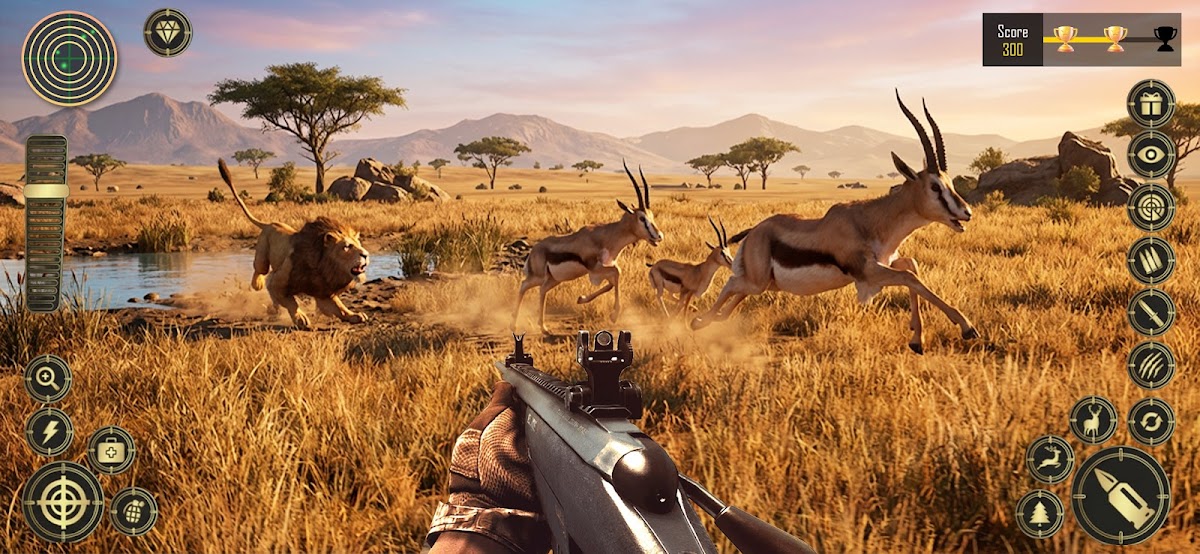Tap the pine tree icon
The width and height of the screenshot is (1200, 554).
click(x=1040, y=513)
